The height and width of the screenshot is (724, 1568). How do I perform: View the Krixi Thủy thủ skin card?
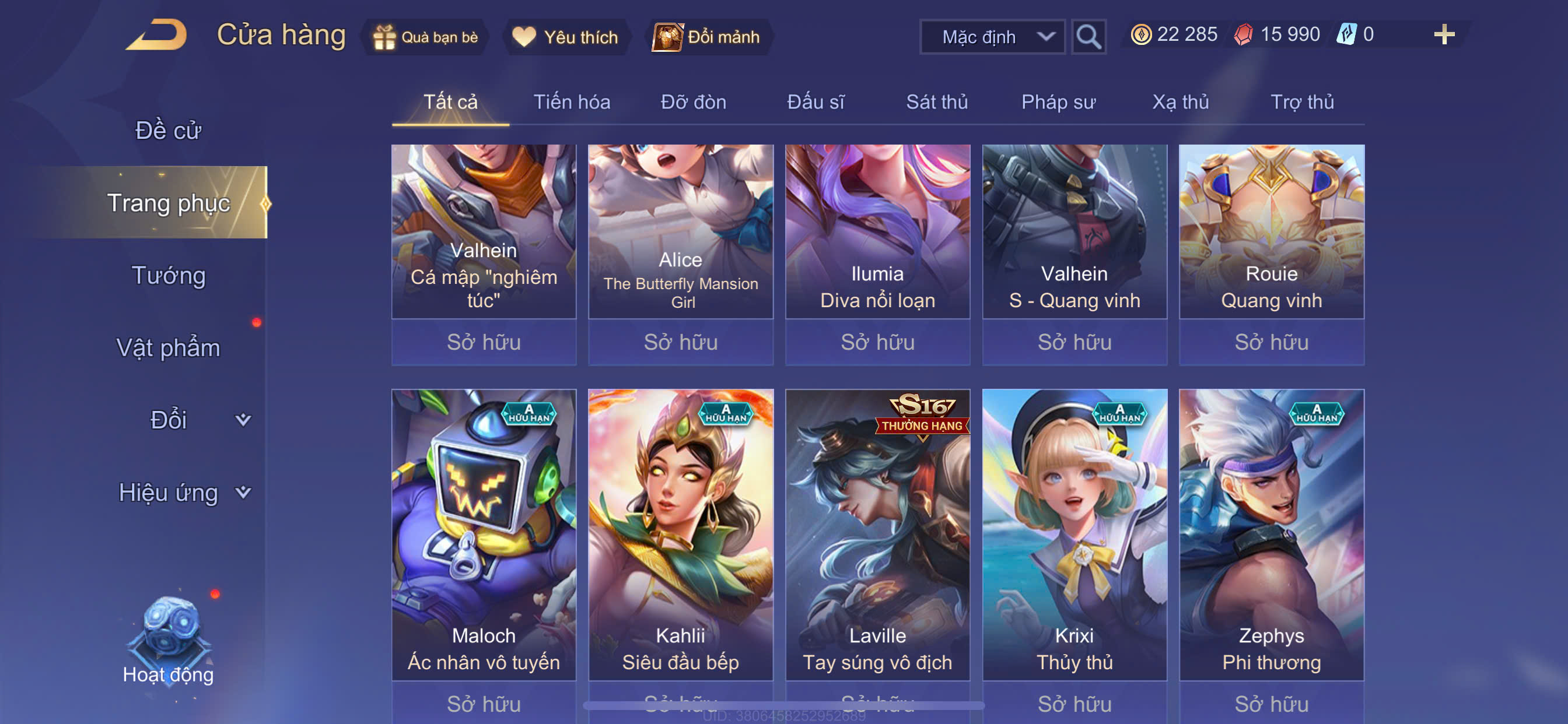coord(1074,535)
